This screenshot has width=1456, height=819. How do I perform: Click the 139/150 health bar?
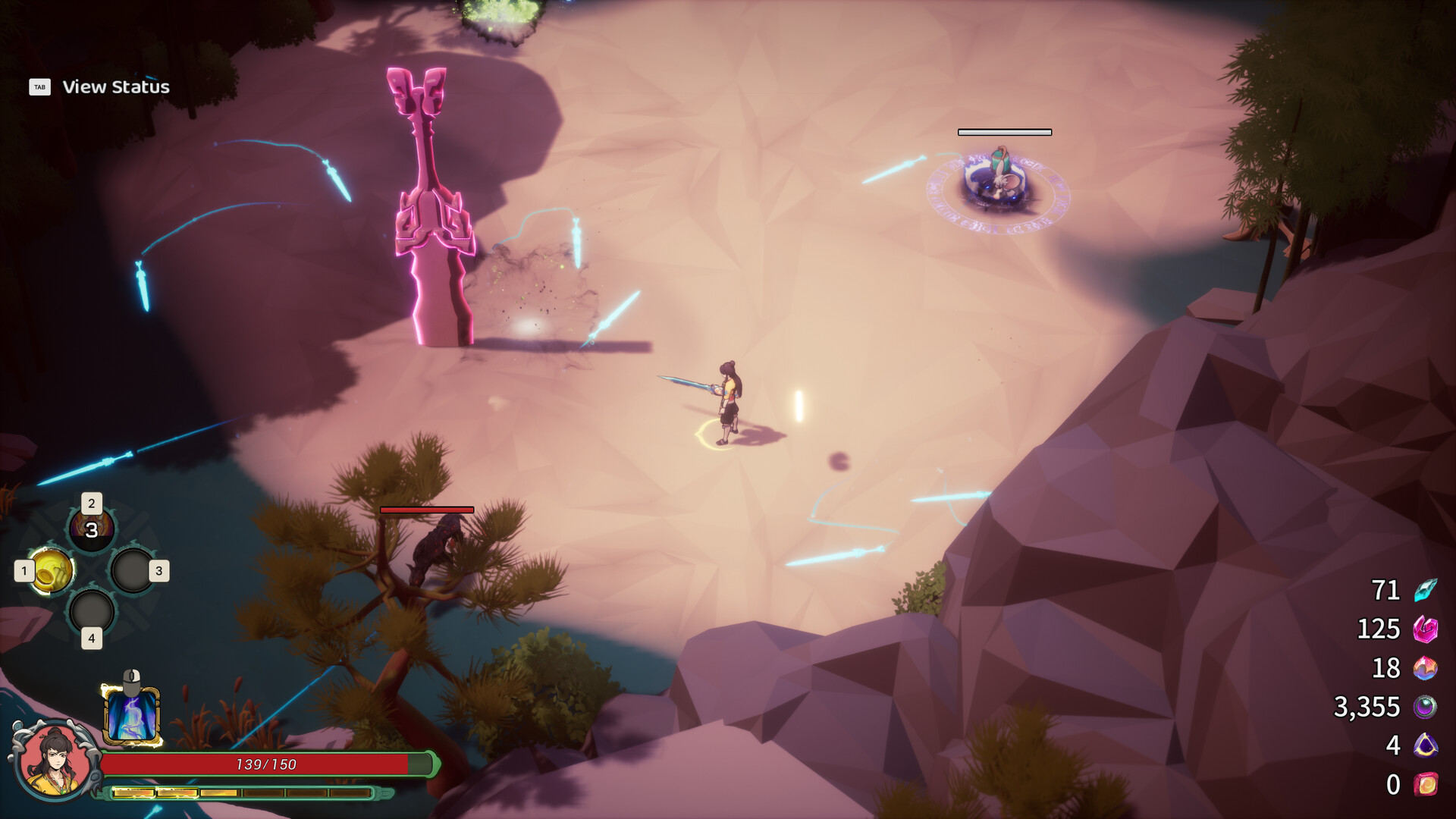(265, 765)
